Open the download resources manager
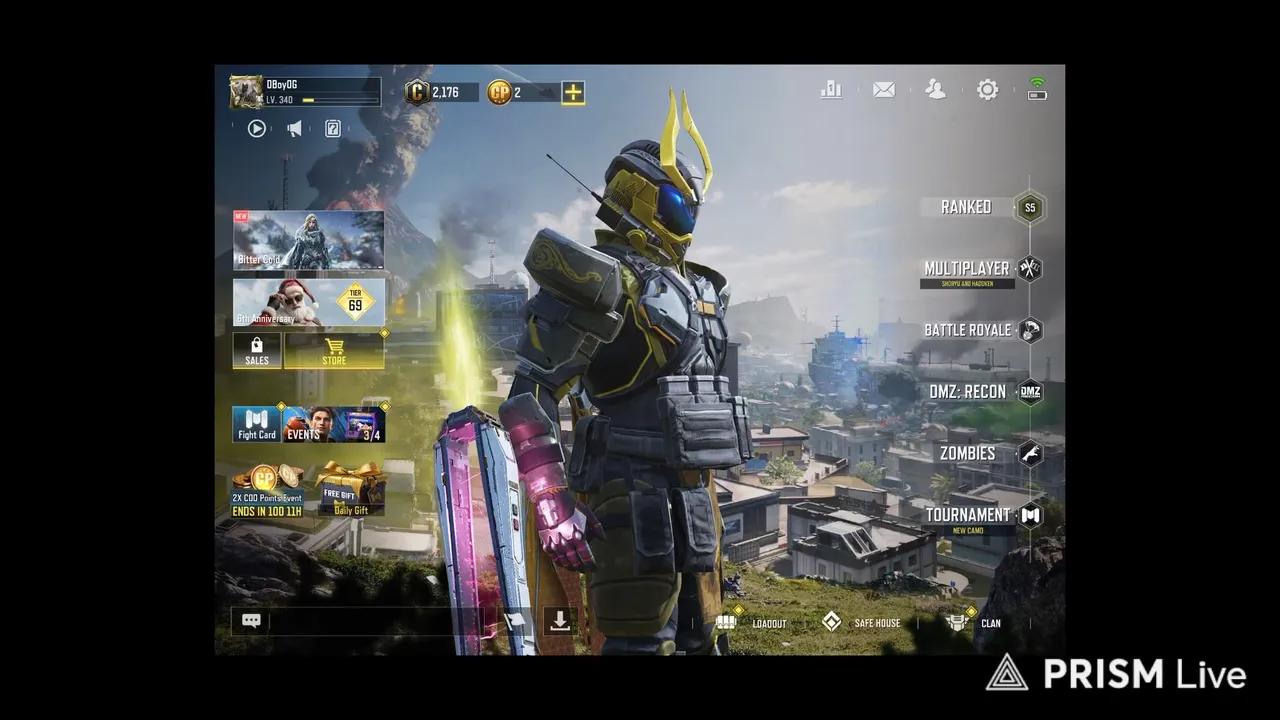Viewport: 1280px width, 720px height. pos(558,621)
